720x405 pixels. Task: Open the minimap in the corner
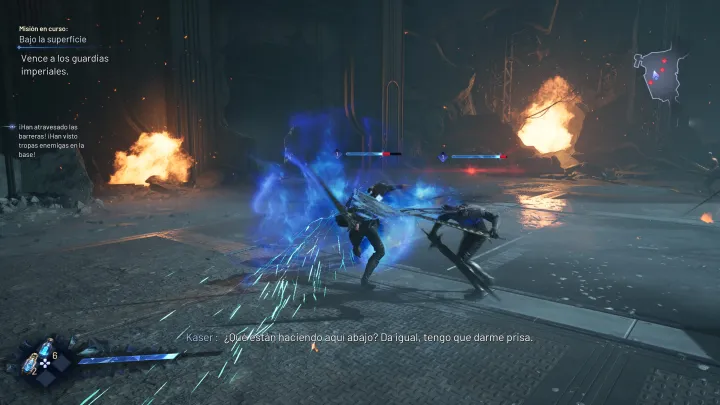click(x=662, y=72)
